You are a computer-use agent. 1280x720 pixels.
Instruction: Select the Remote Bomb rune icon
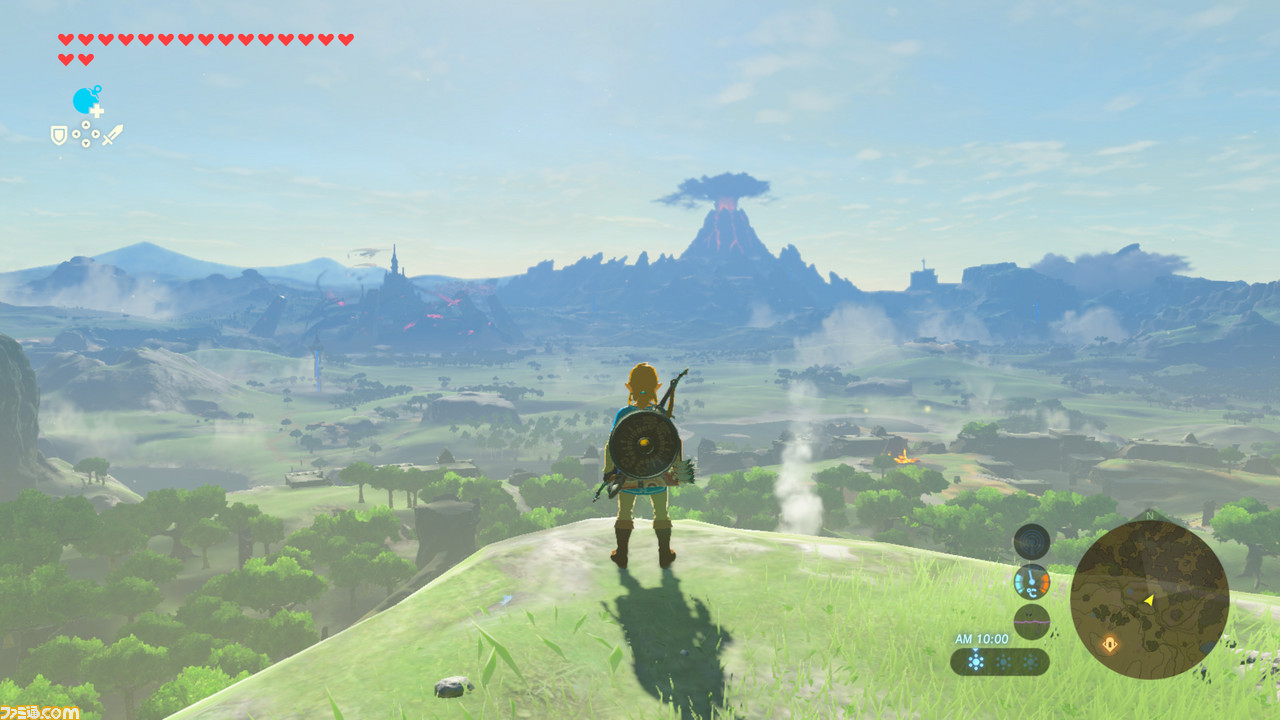click(x=85, y=99)
